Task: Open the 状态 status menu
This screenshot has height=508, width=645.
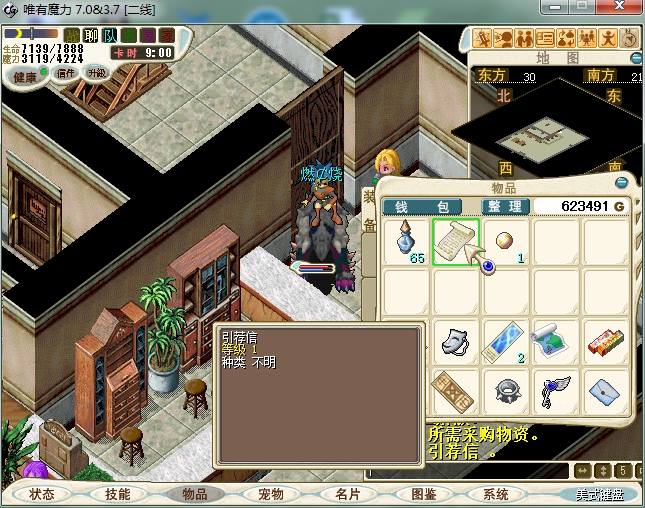Action: click(42, 494)
